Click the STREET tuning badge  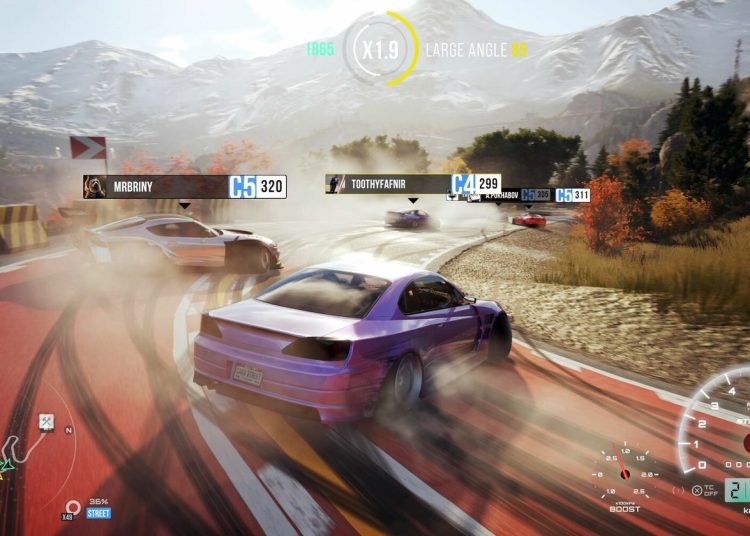pos(98,513)
